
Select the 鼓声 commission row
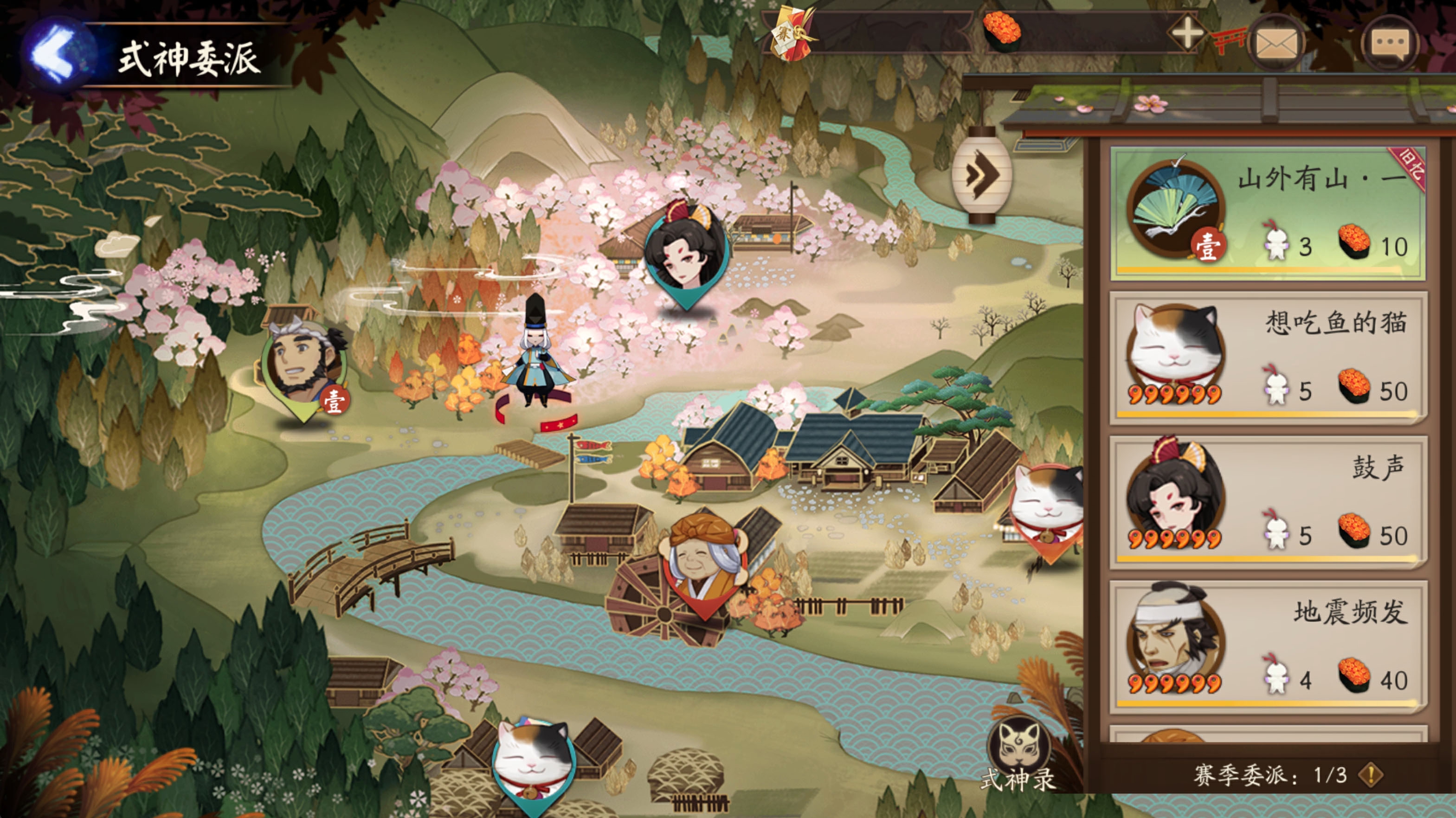click(1267, 502)
